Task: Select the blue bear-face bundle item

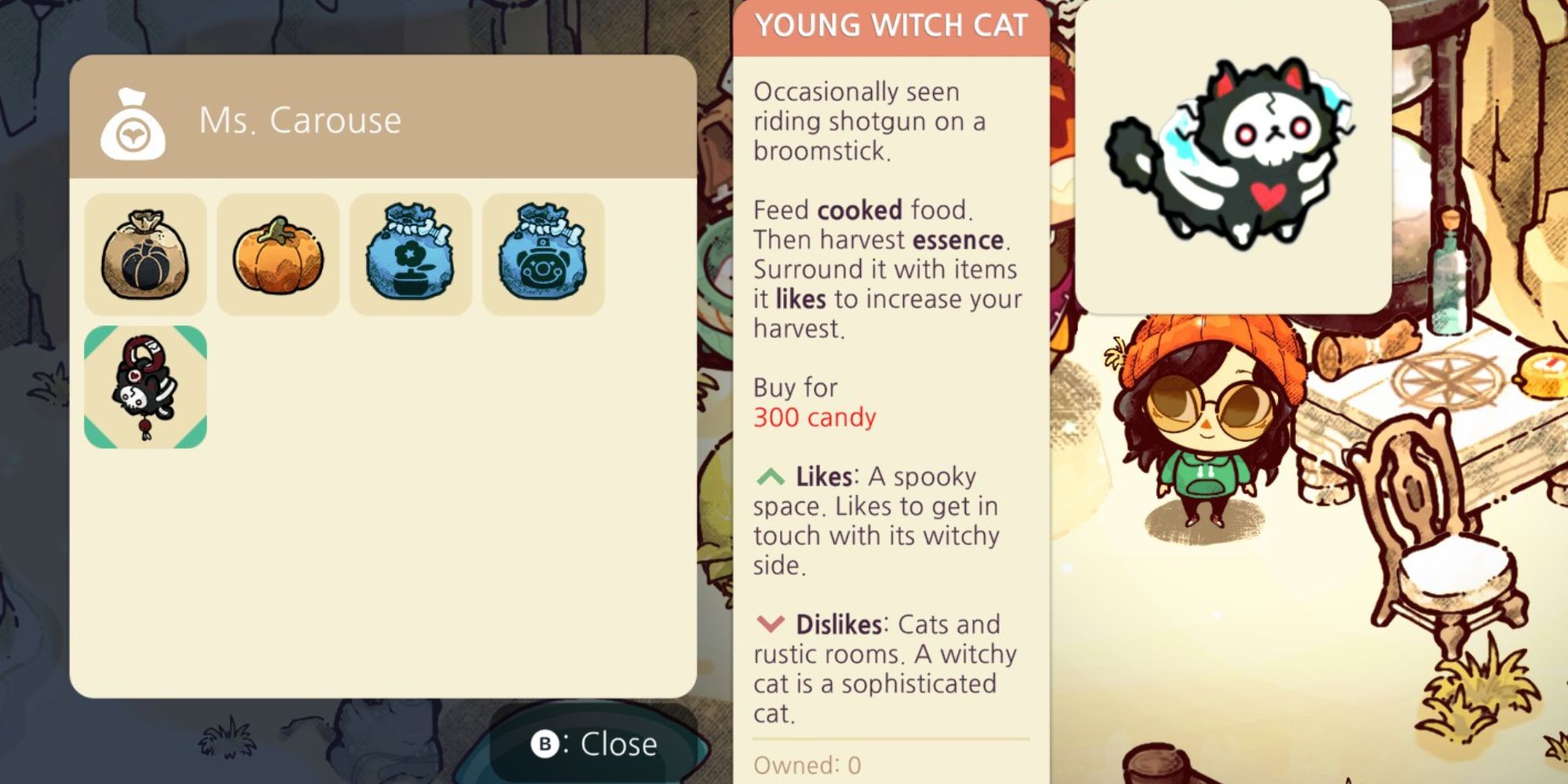Action: [543, 252]
